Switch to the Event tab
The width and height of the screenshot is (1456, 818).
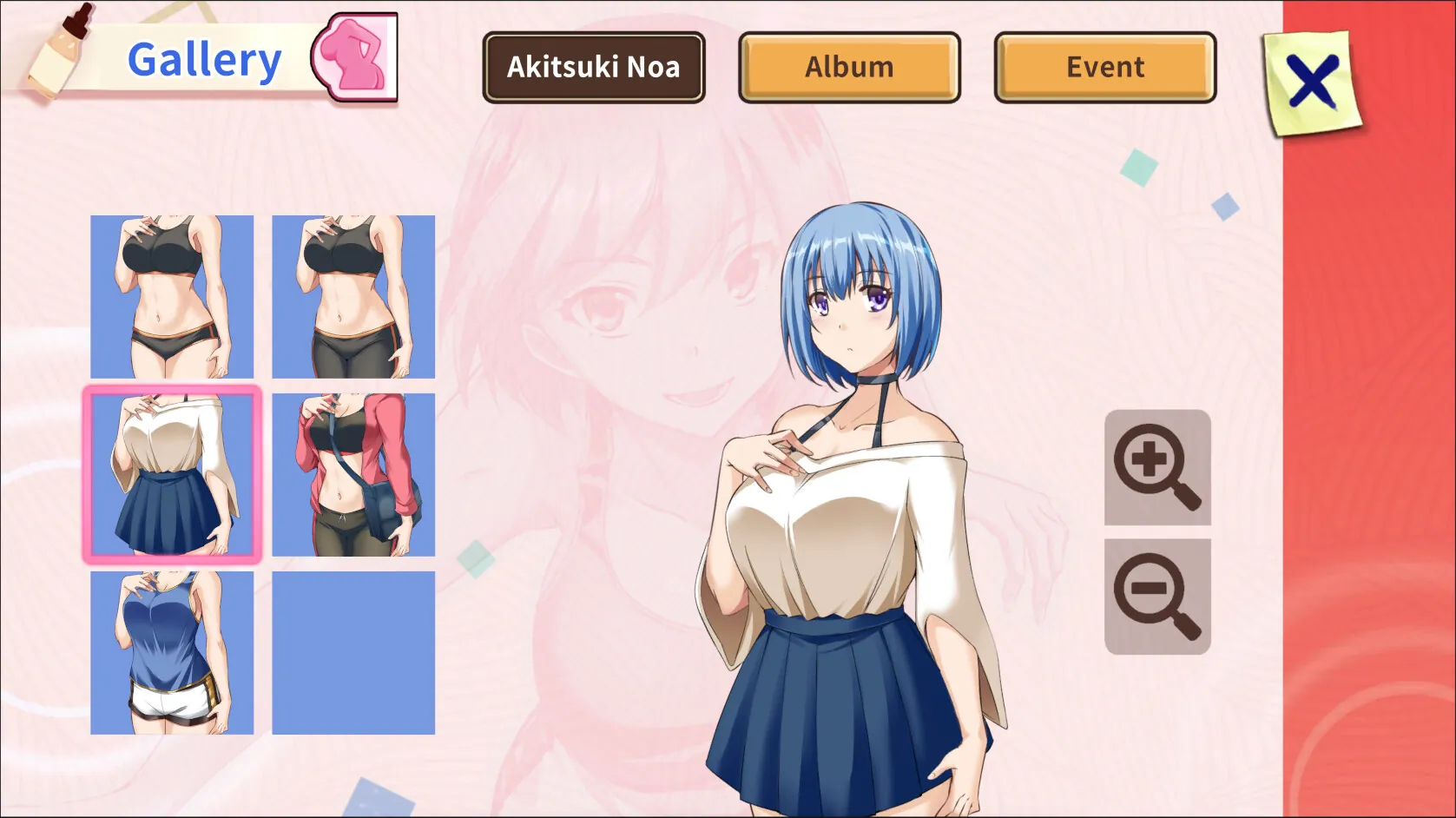(1104, 66)
